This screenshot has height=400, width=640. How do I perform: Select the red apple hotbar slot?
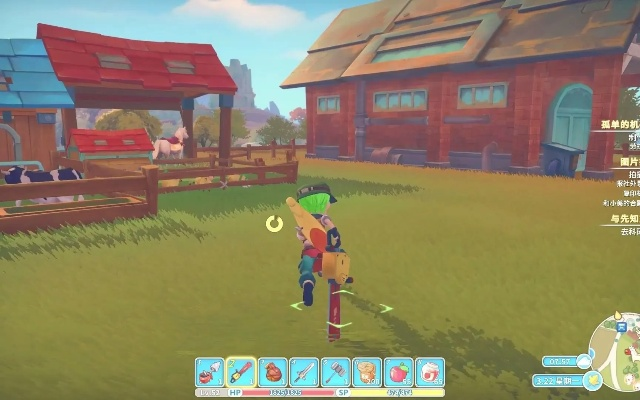tap(399, 372)
